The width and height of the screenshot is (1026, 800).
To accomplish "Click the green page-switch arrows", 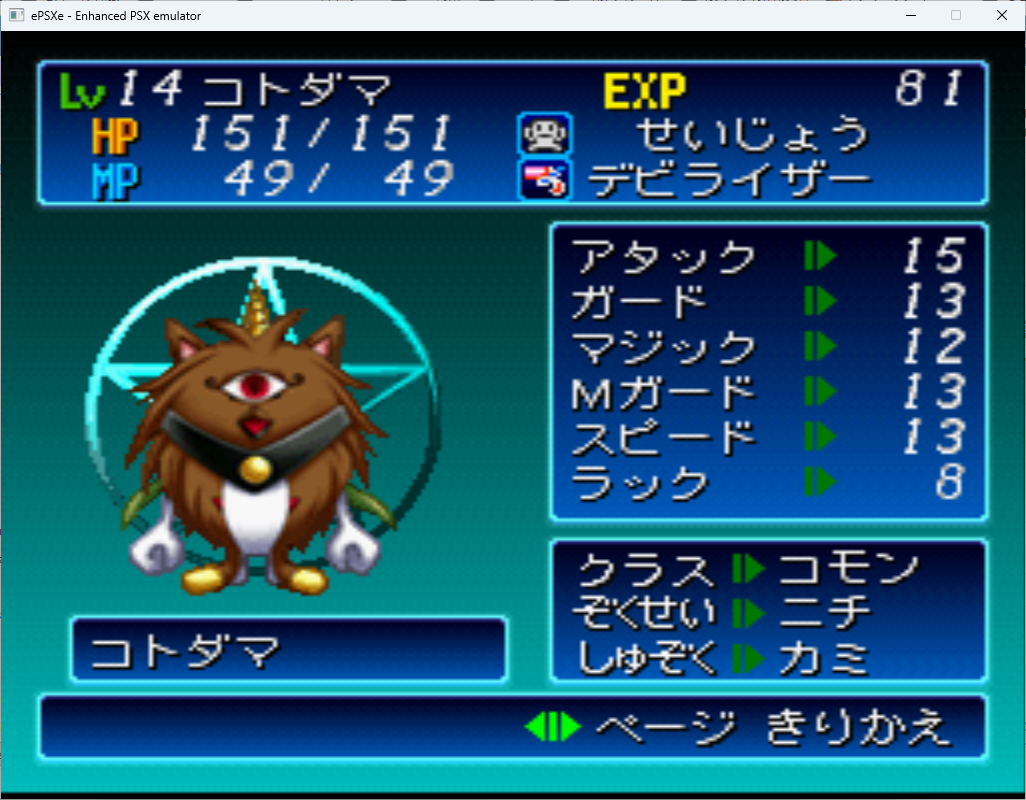I will [x=553, y=726].
